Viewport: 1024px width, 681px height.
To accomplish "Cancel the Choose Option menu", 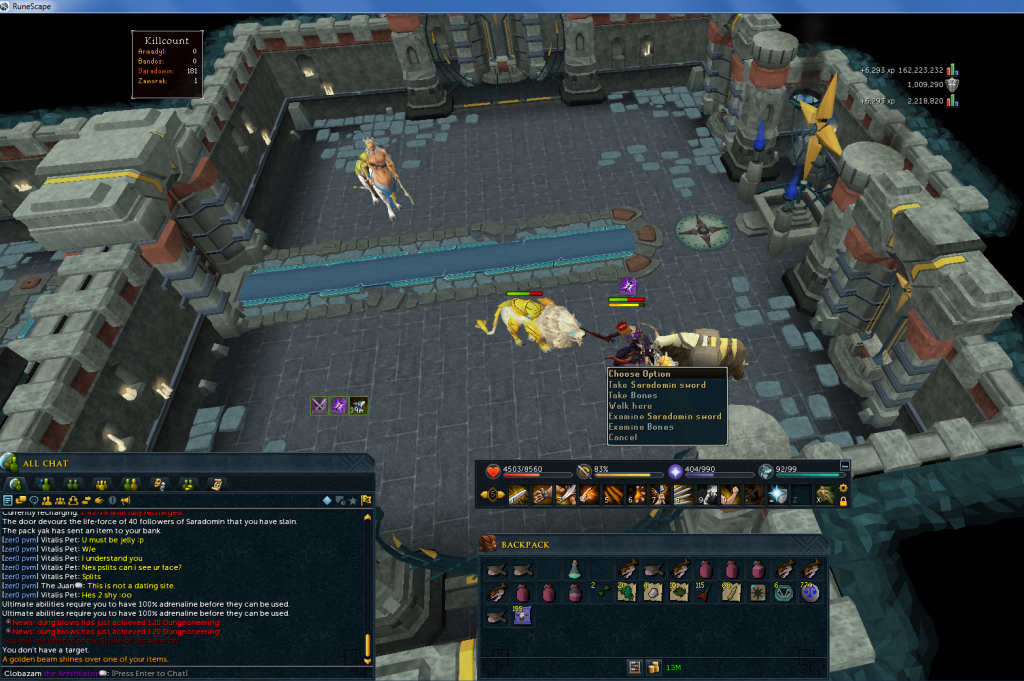I will [x=622, y=438].
